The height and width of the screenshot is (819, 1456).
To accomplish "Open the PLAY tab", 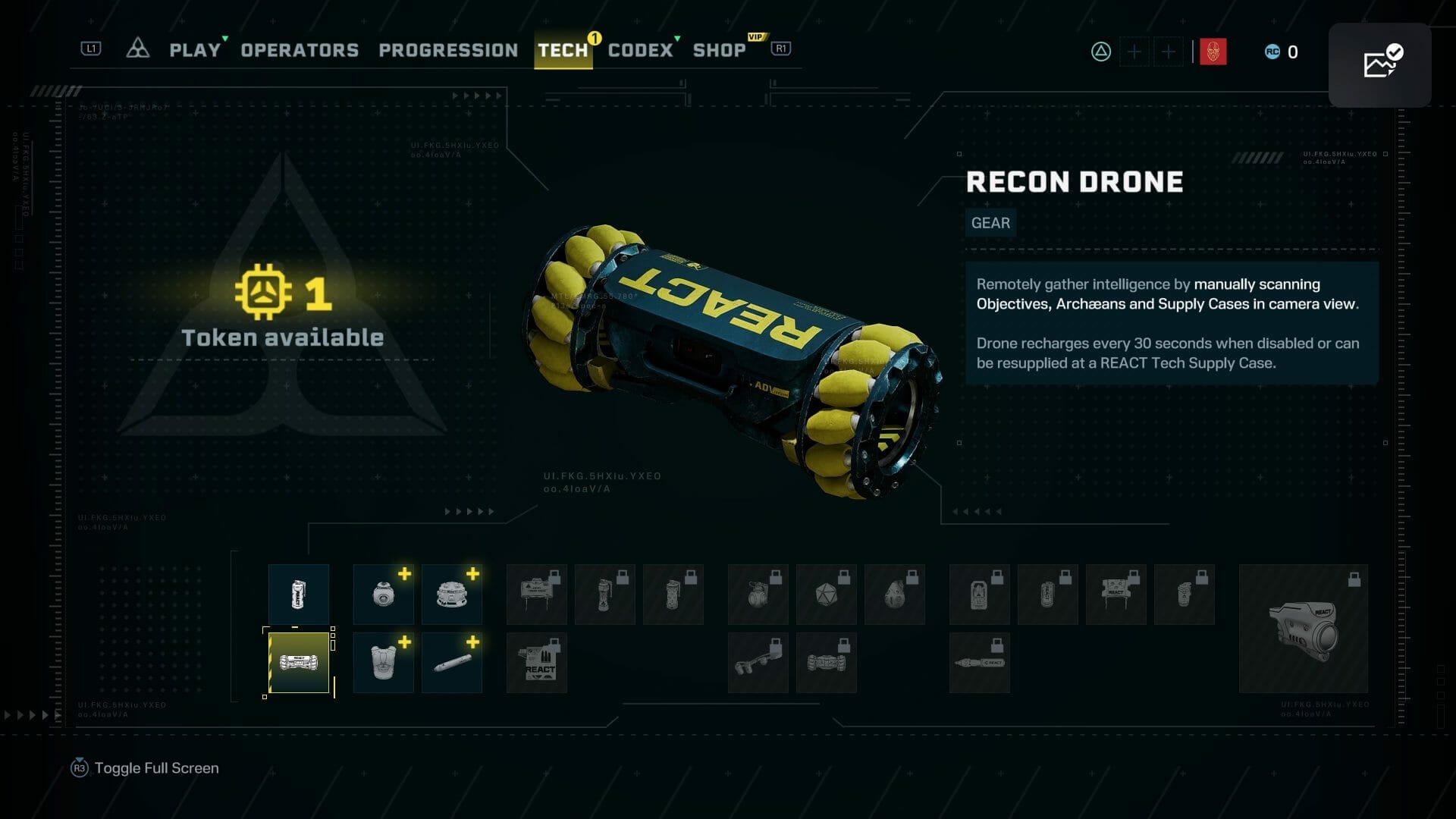I will pyautogui.click(x=195, y=50).
